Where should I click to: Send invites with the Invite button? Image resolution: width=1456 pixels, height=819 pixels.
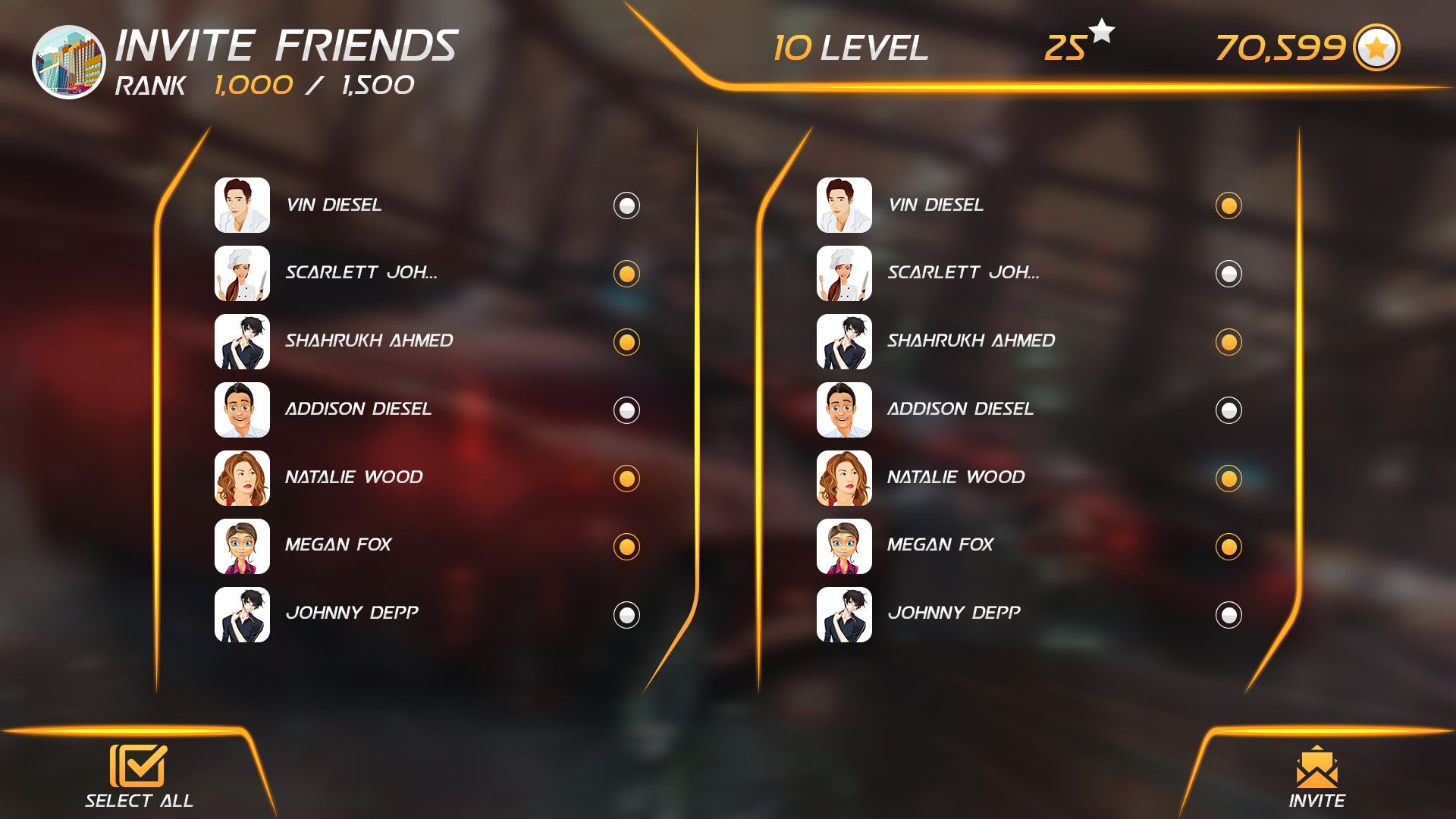pyautogui.click(x=1316, y=777)
